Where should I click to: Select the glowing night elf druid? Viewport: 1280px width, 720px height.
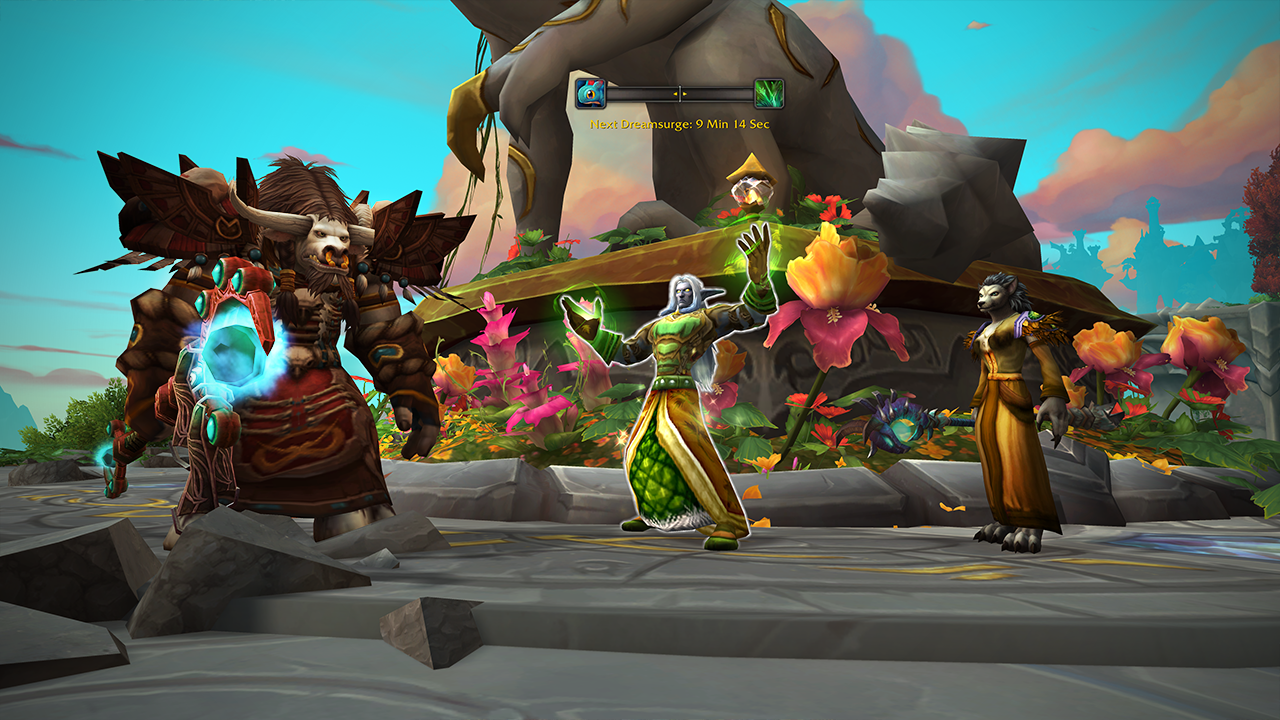680,400
